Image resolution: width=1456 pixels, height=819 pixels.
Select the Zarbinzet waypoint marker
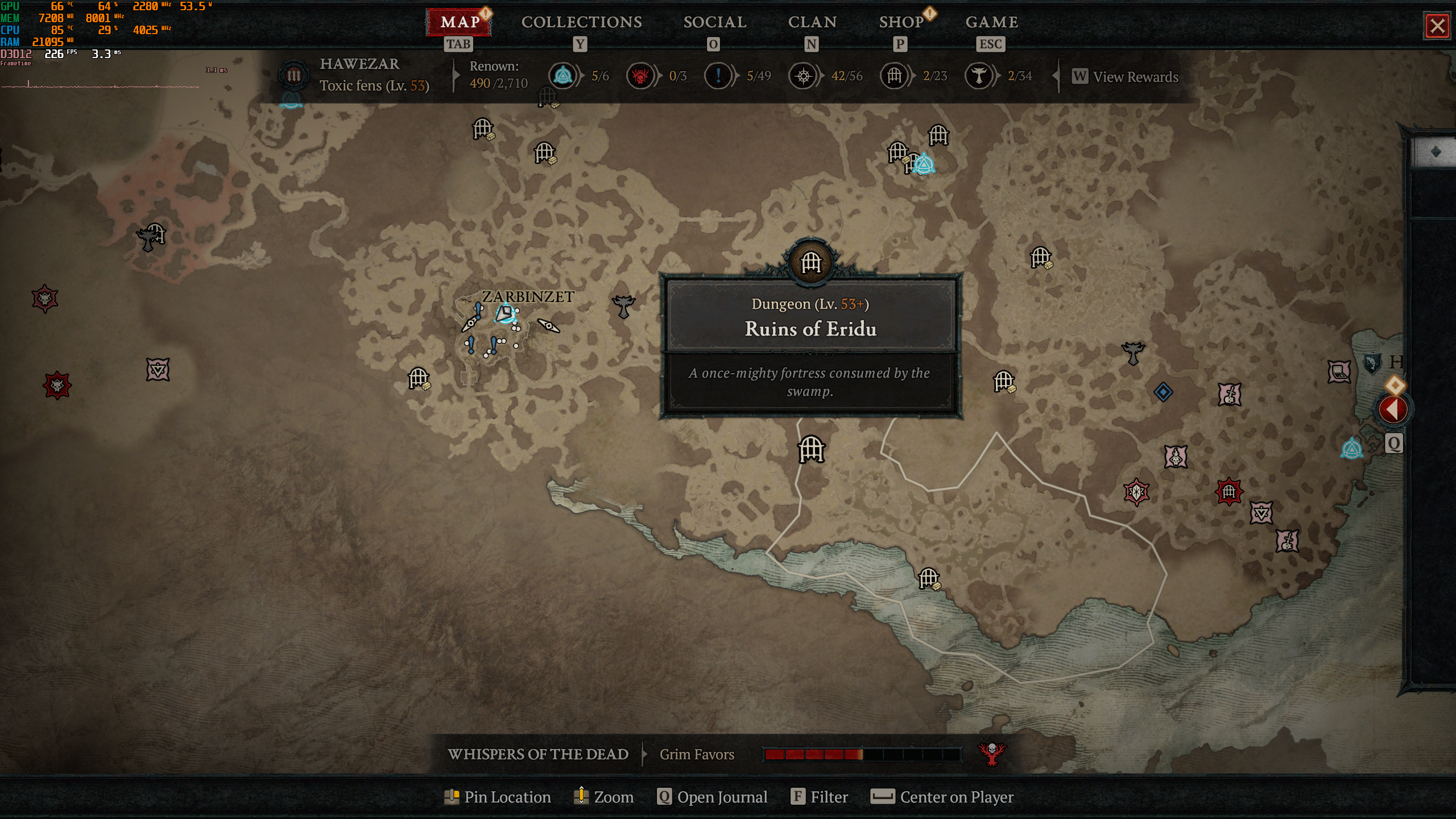pos(505,313)
